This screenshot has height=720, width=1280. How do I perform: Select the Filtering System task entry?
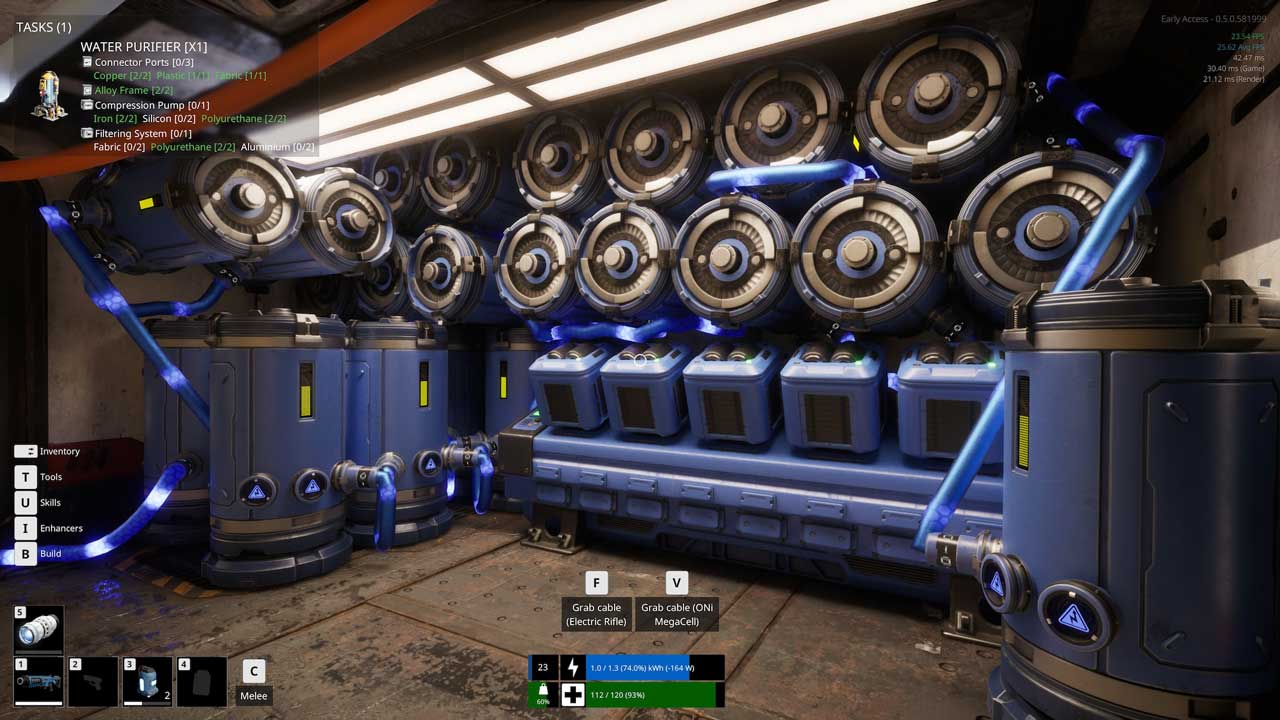tap(143, 133)
